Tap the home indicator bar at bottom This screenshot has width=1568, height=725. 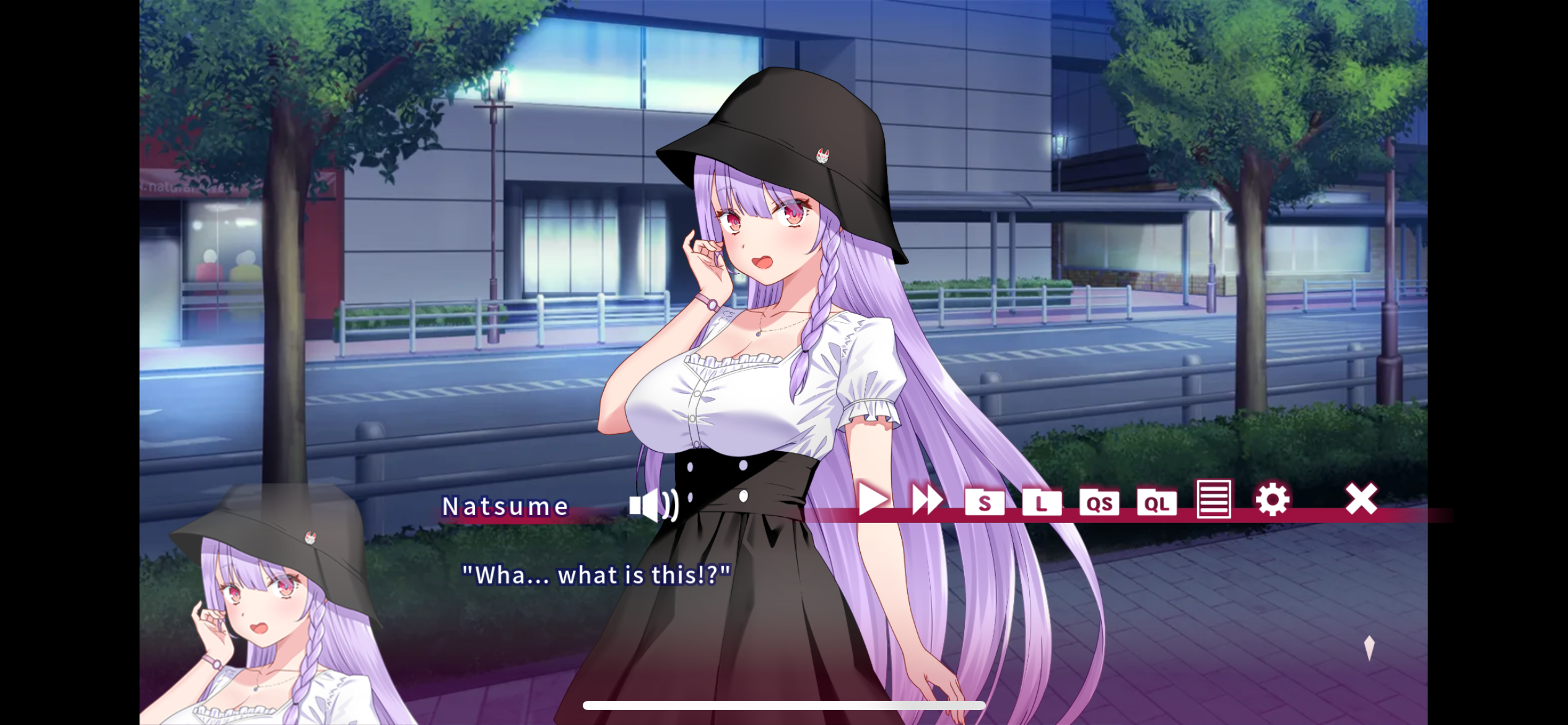pyautogui.click(x=784, y=705)
